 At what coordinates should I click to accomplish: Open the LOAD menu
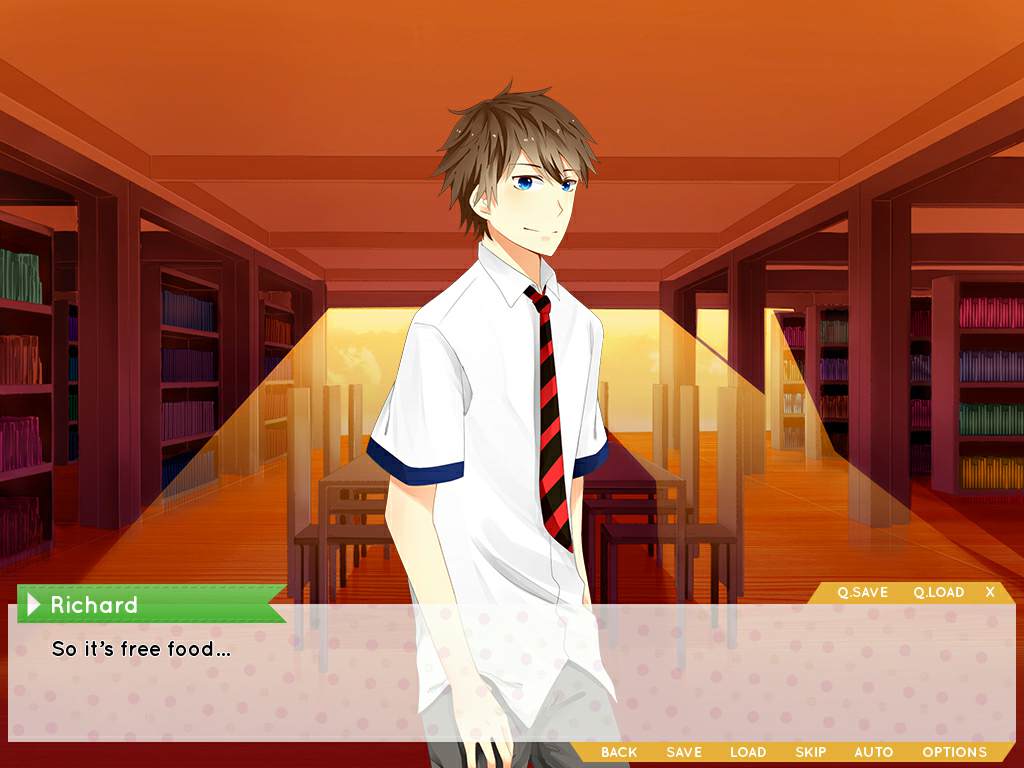[748, 752]
